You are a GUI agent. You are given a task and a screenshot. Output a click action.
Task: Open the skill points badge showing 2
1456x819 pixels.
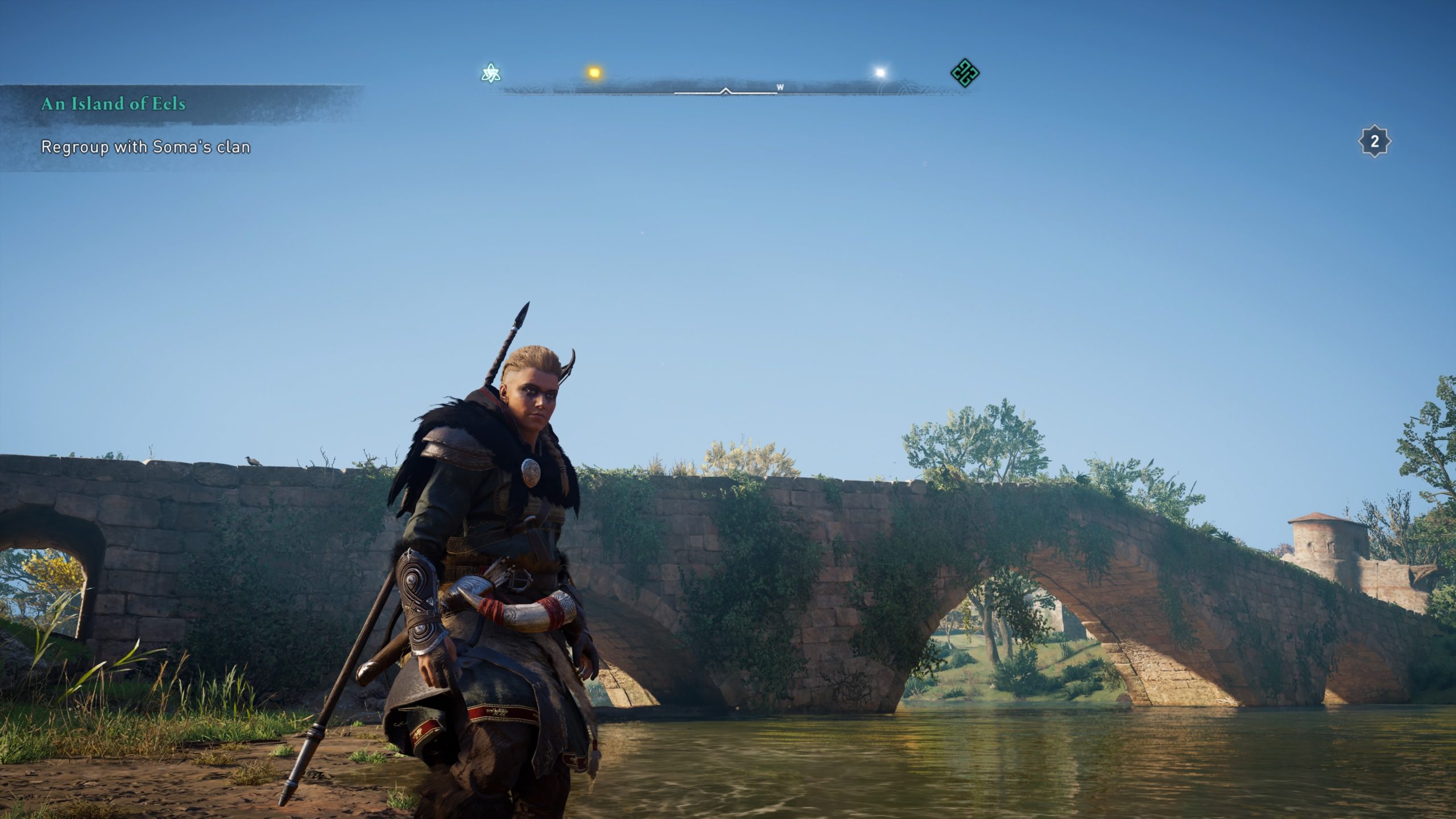coord(1375,142)
